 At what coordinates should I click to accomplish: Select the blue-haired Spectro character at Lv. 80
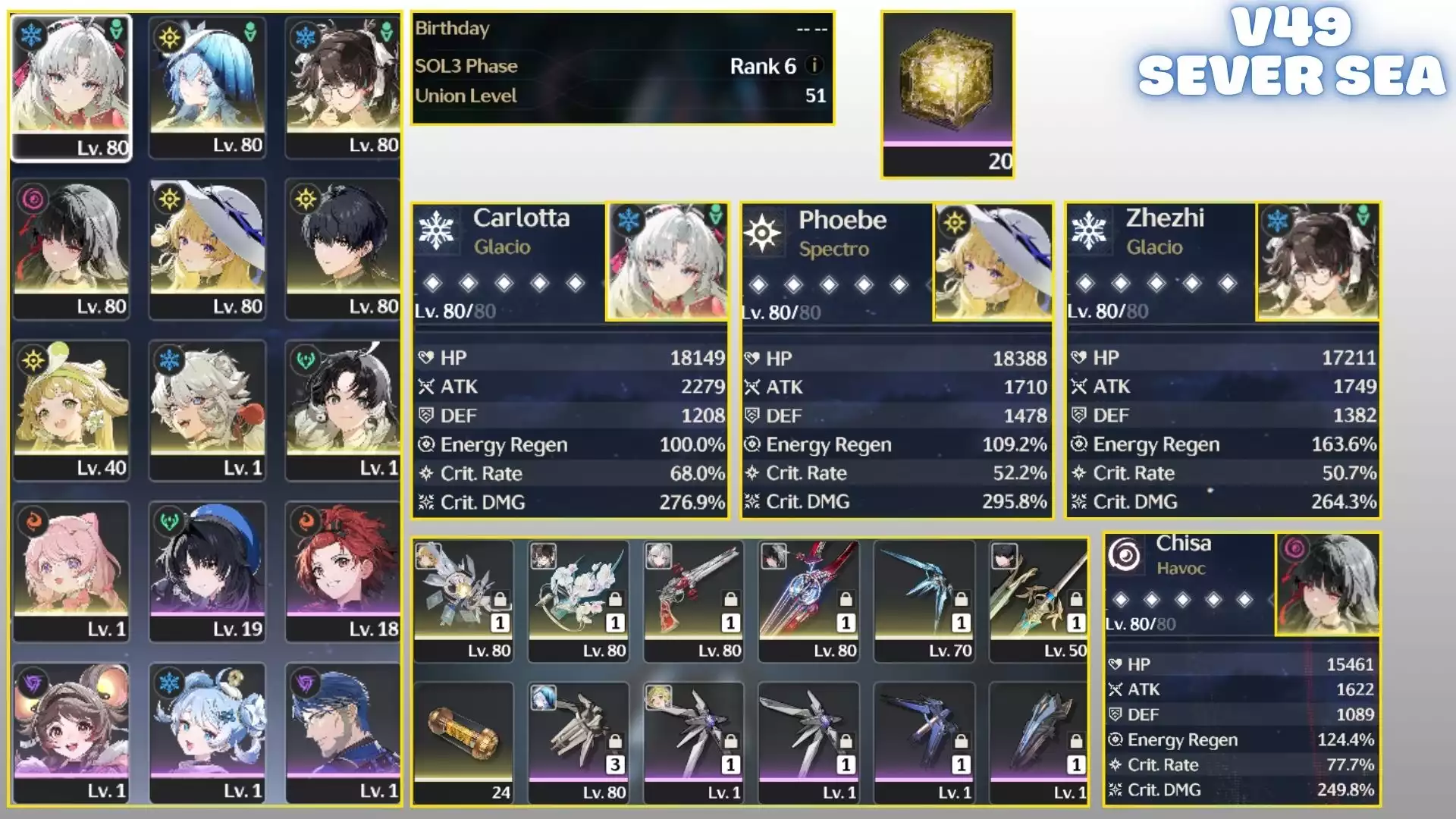207,87
